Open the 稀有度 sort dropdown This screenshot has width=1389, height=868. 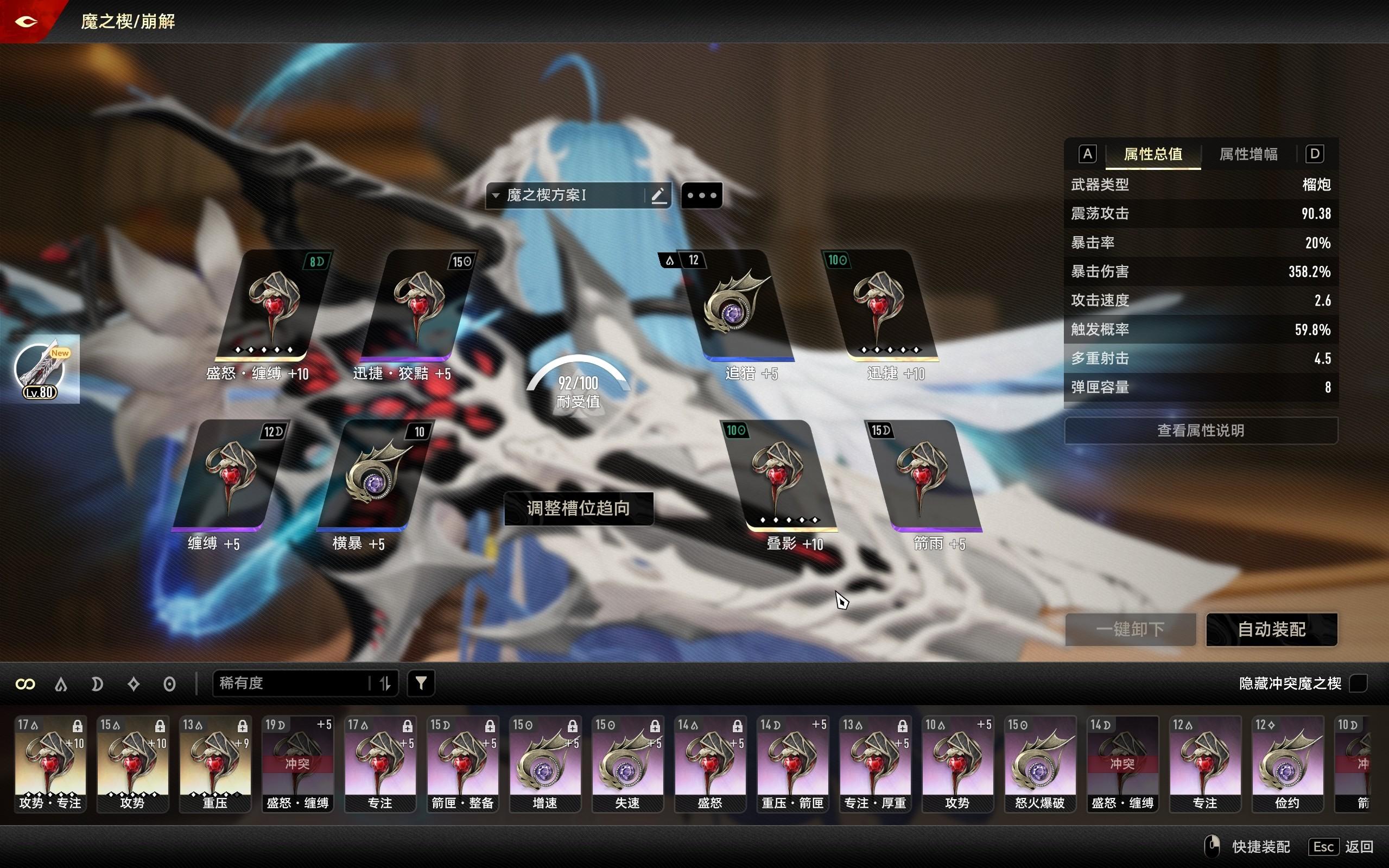pos(293,683)
